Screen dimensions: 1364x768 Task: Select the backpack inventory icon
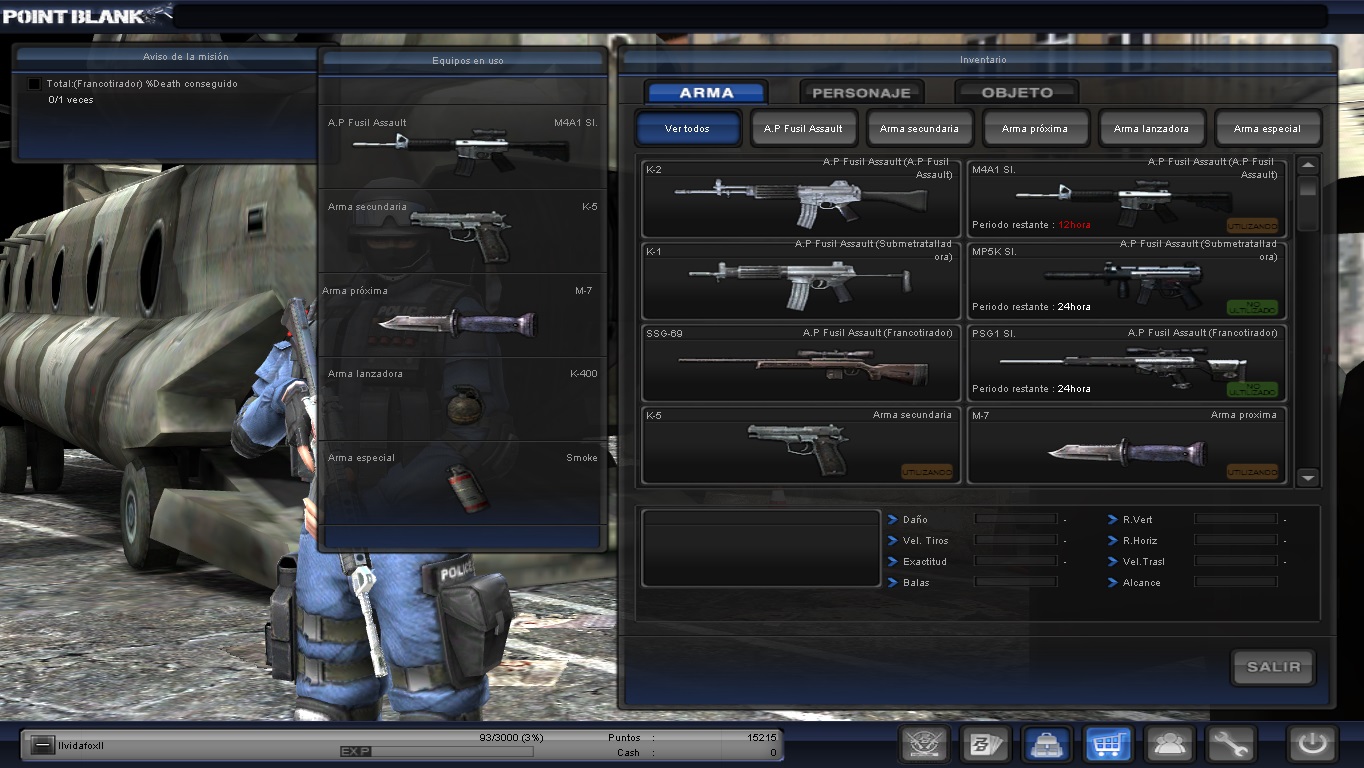pyautogui.click(x=1046, y=744)
